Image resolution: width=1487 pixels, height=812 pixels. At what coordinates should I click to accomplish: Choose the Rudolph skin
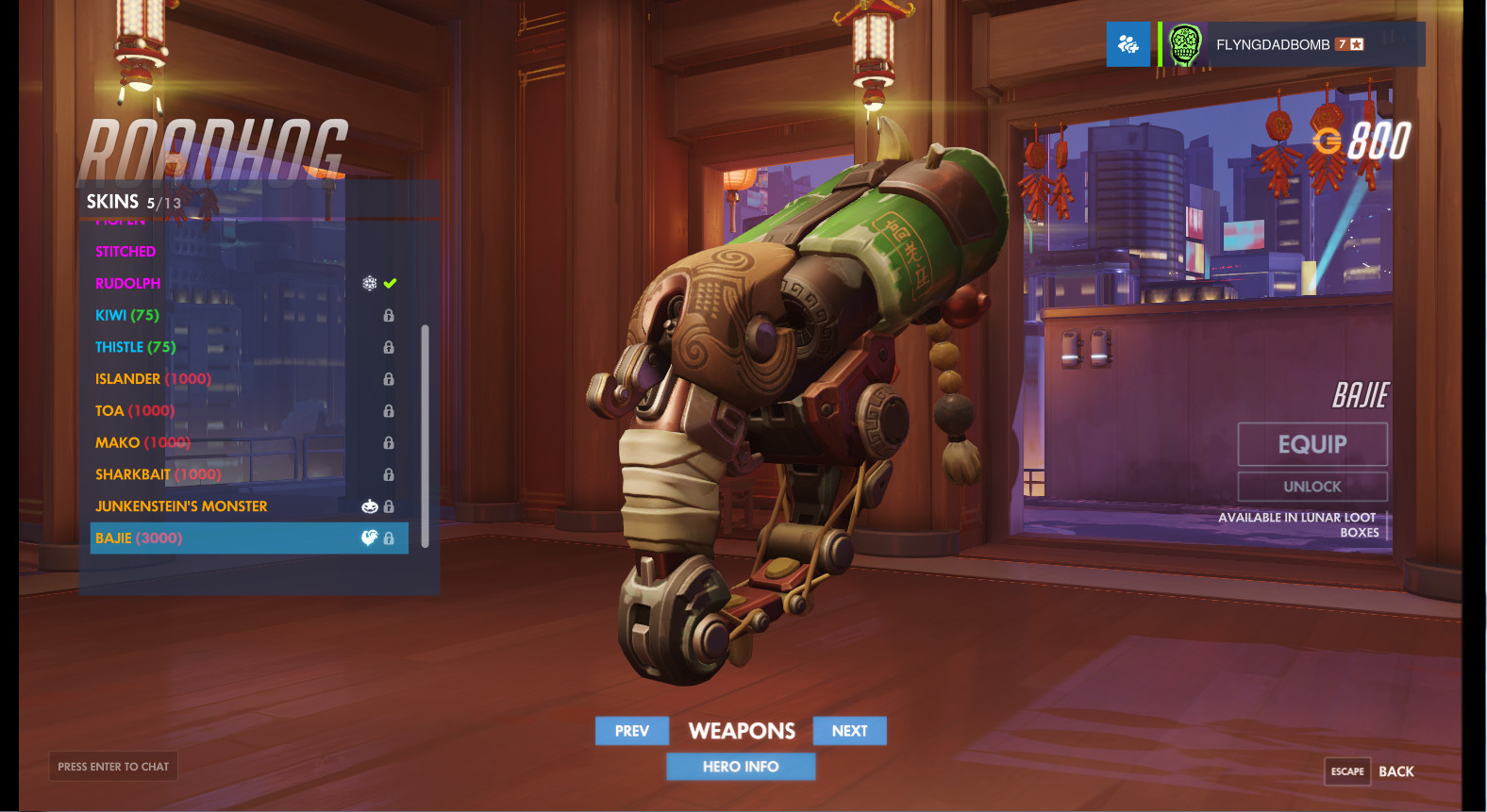click(128, 284)
